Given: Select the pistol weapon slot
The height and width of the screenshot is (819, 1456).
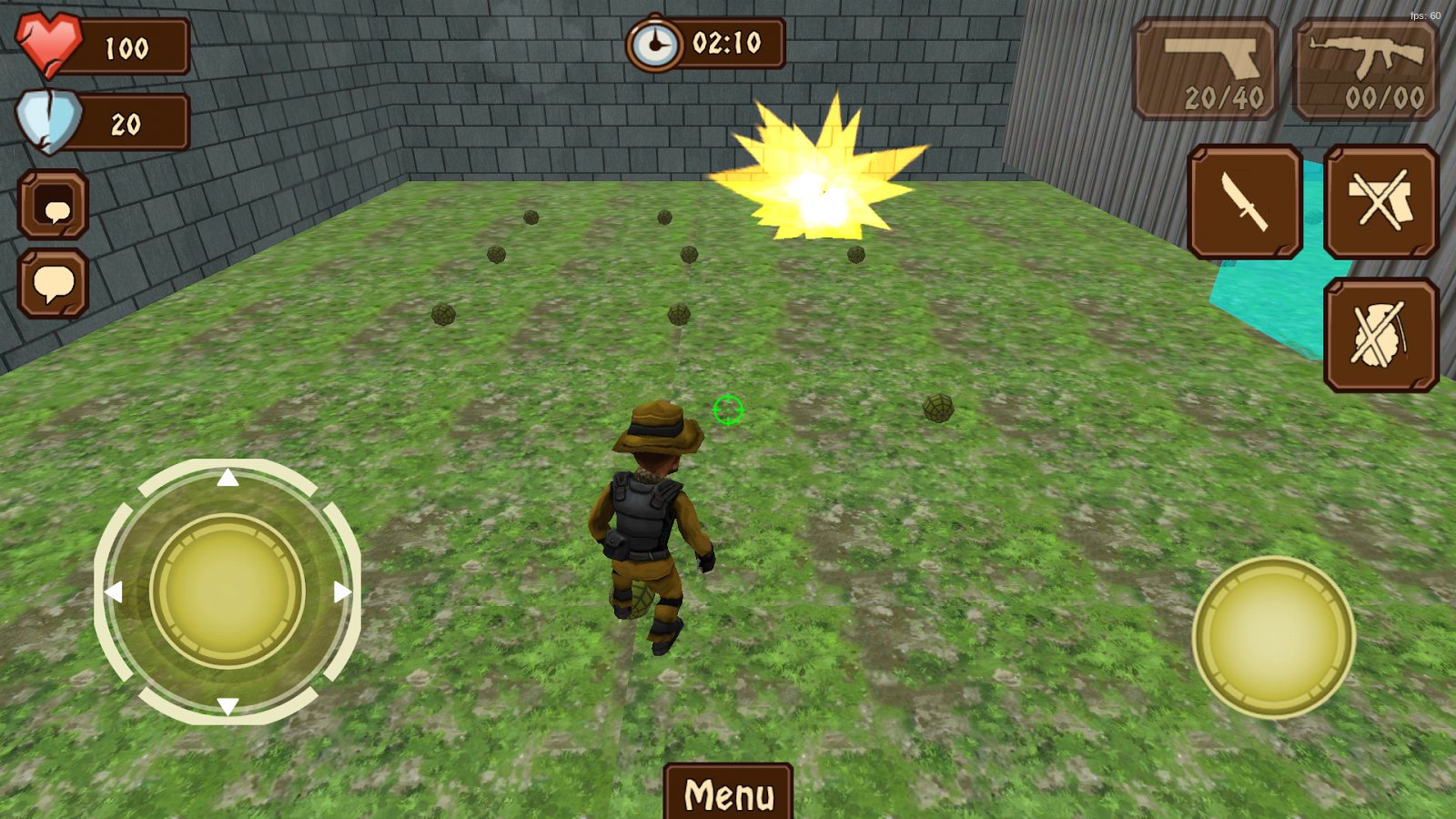Looking at the screenshot, I should [1206, 70].
